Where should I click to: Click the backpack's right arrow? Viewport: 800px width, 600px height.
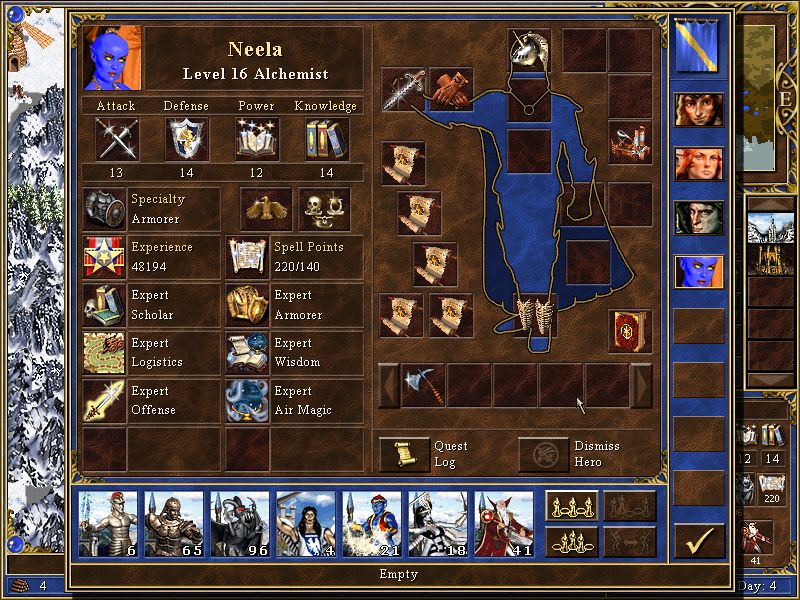point(641,385)
